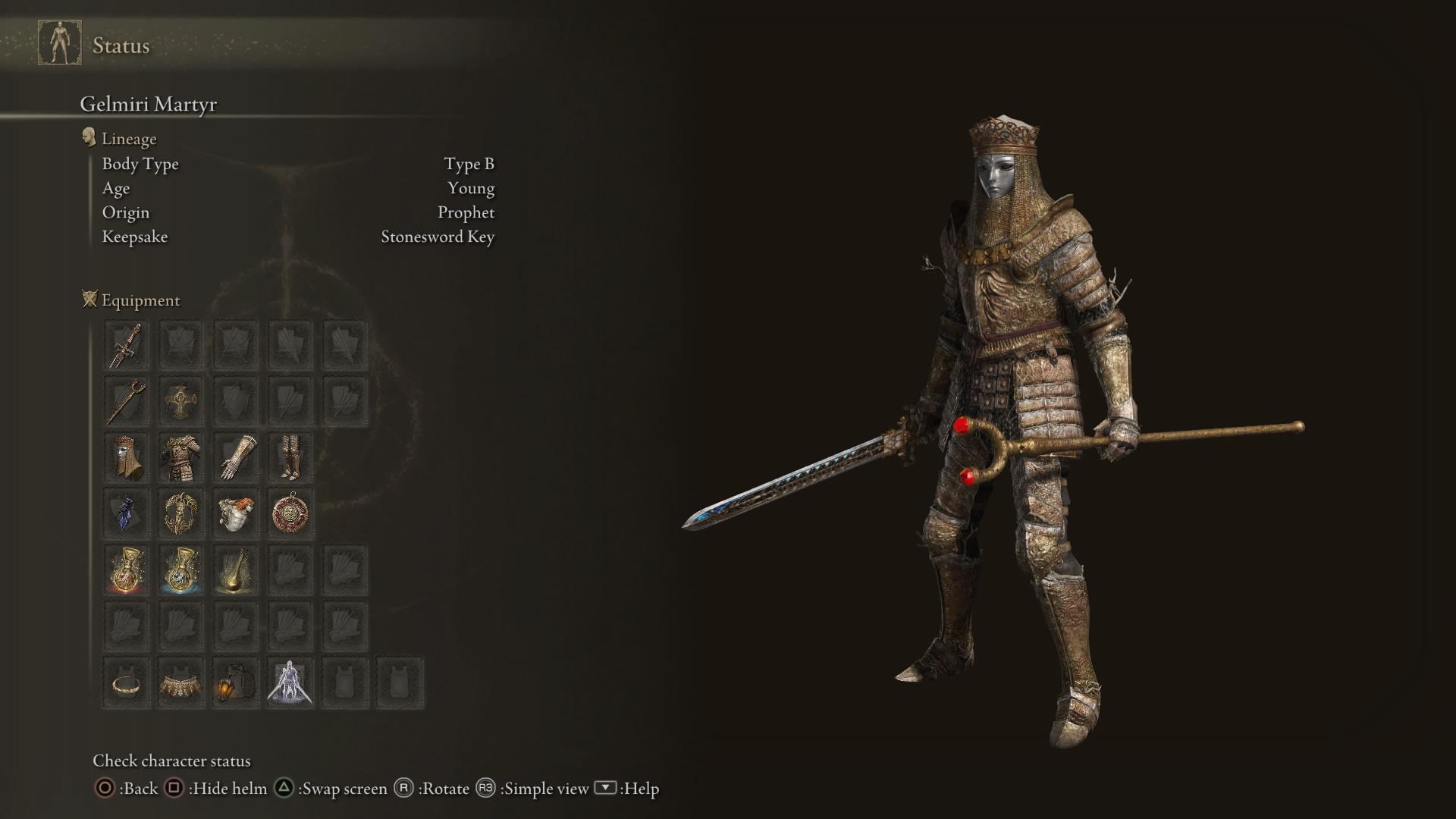Select the Gelmiri helmet equipment icon
This screenshot has width=1456, height=819.
click(125, 457)
